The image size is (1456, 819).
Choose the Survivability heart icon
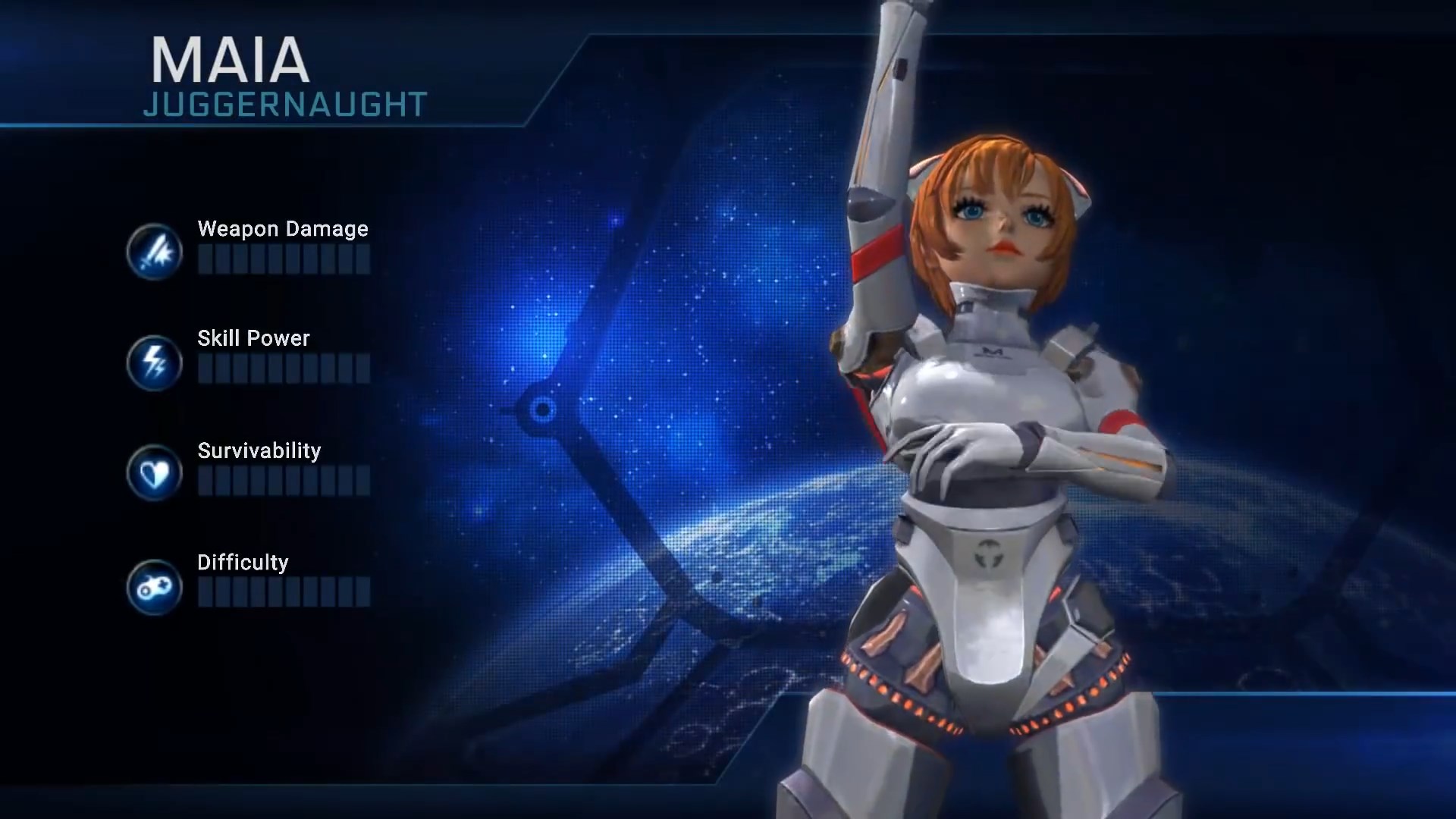pos(155,474)
